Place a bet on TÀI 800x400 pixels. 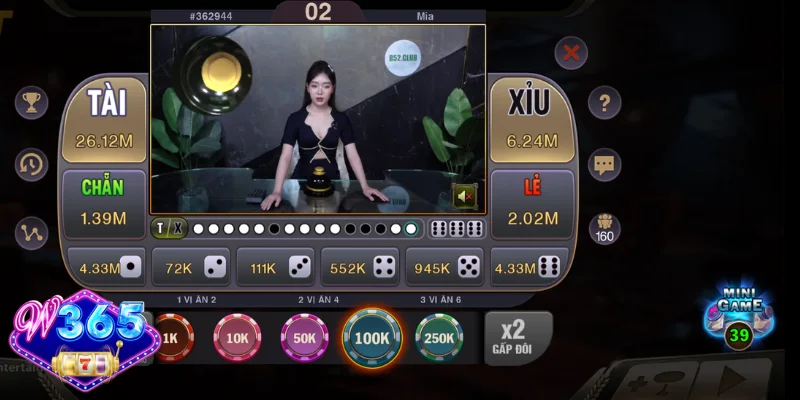[104, 120]
